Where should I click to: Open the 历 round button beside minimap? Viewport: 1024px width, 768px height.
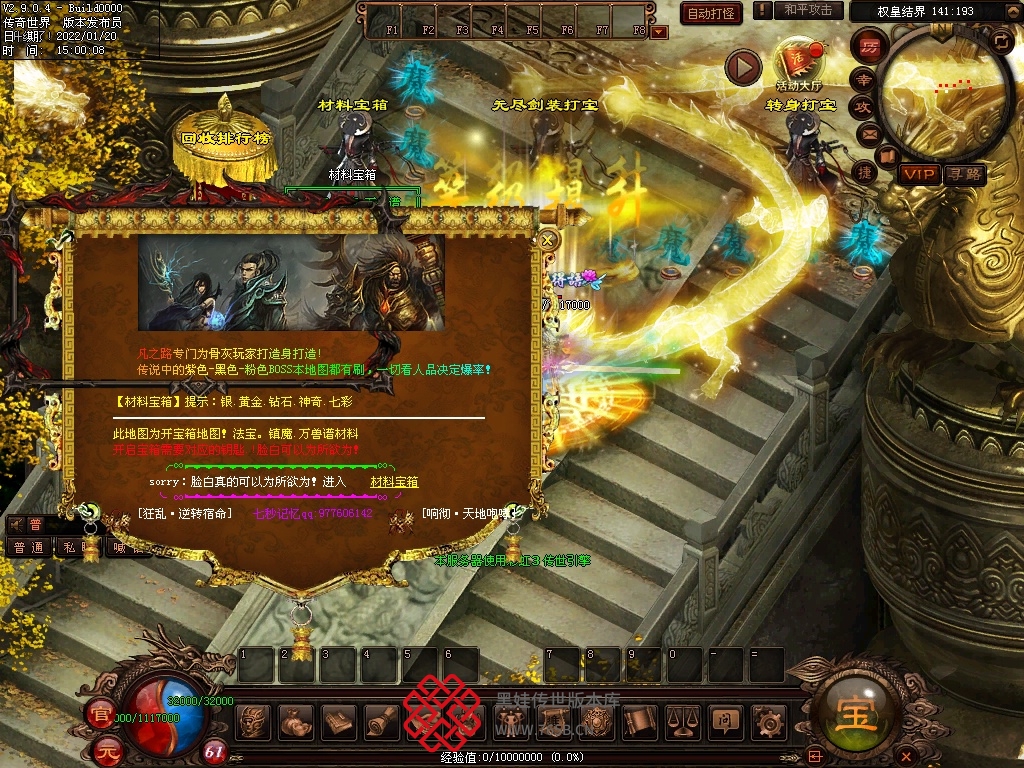(x=870, y=46)
